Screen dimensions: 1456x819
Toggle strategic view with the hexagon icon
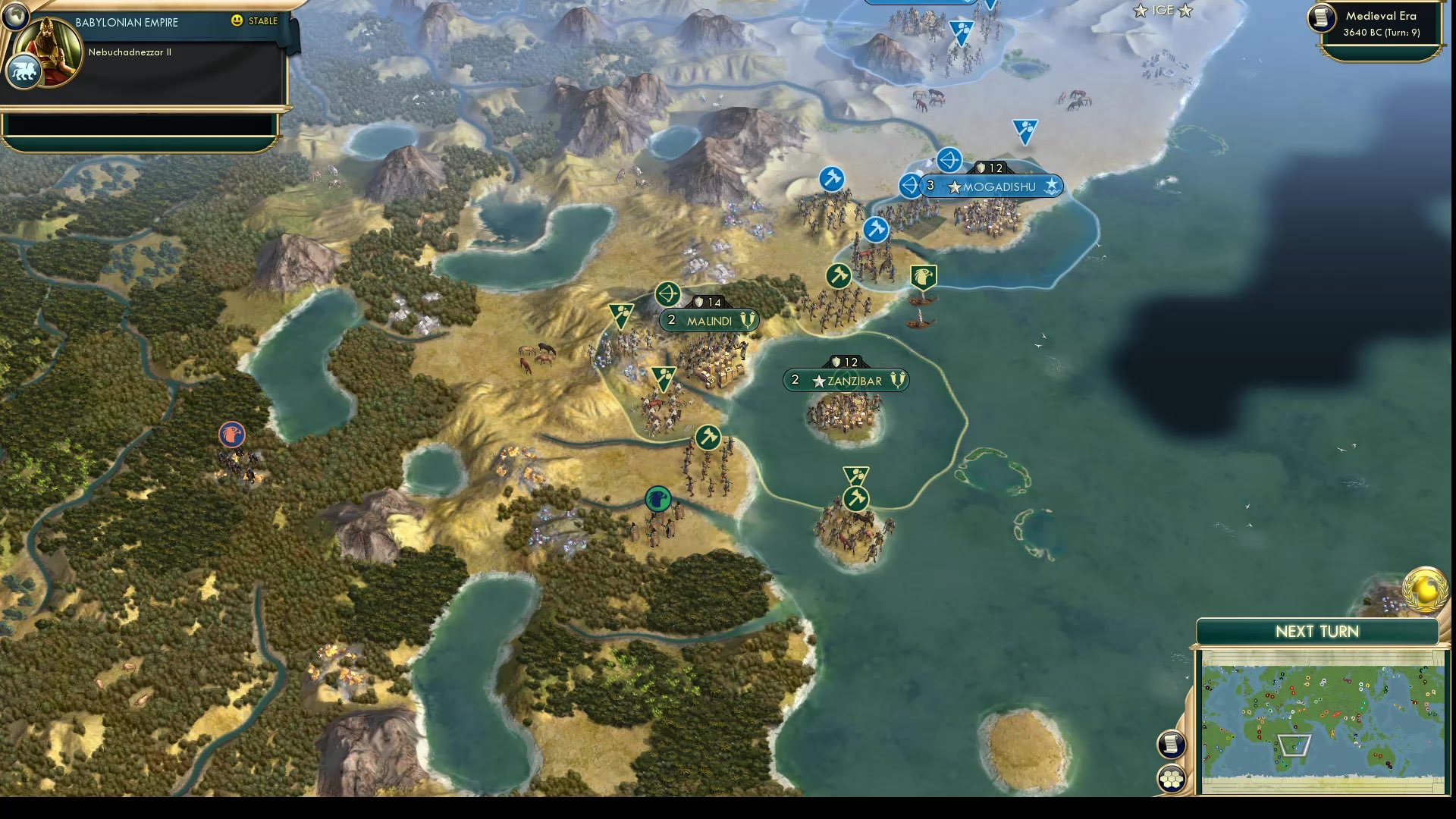pos(1171,777)
